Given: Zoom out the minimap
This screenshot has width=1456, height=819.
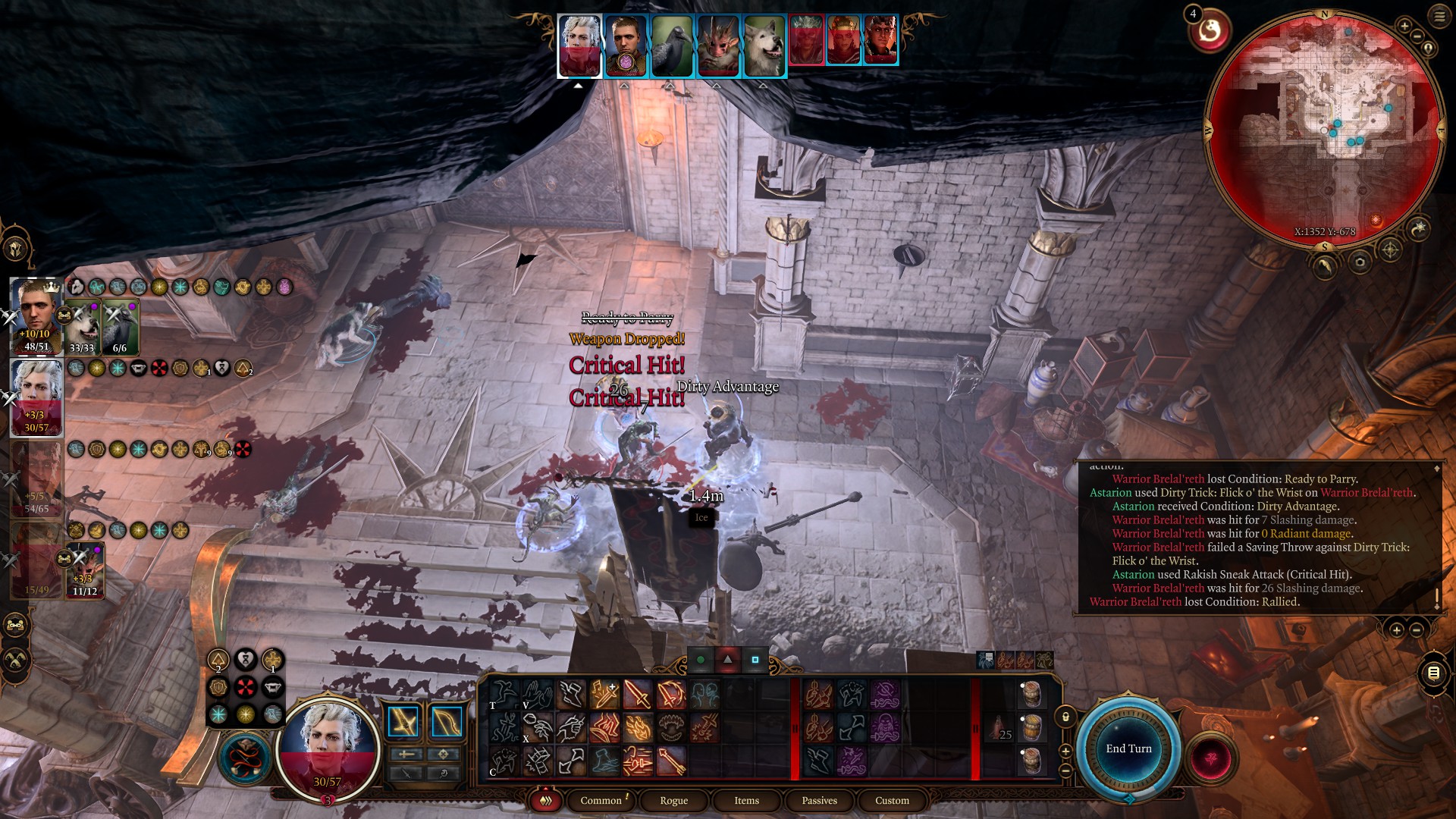Looking at the screenshot, I should [1417, 36].
